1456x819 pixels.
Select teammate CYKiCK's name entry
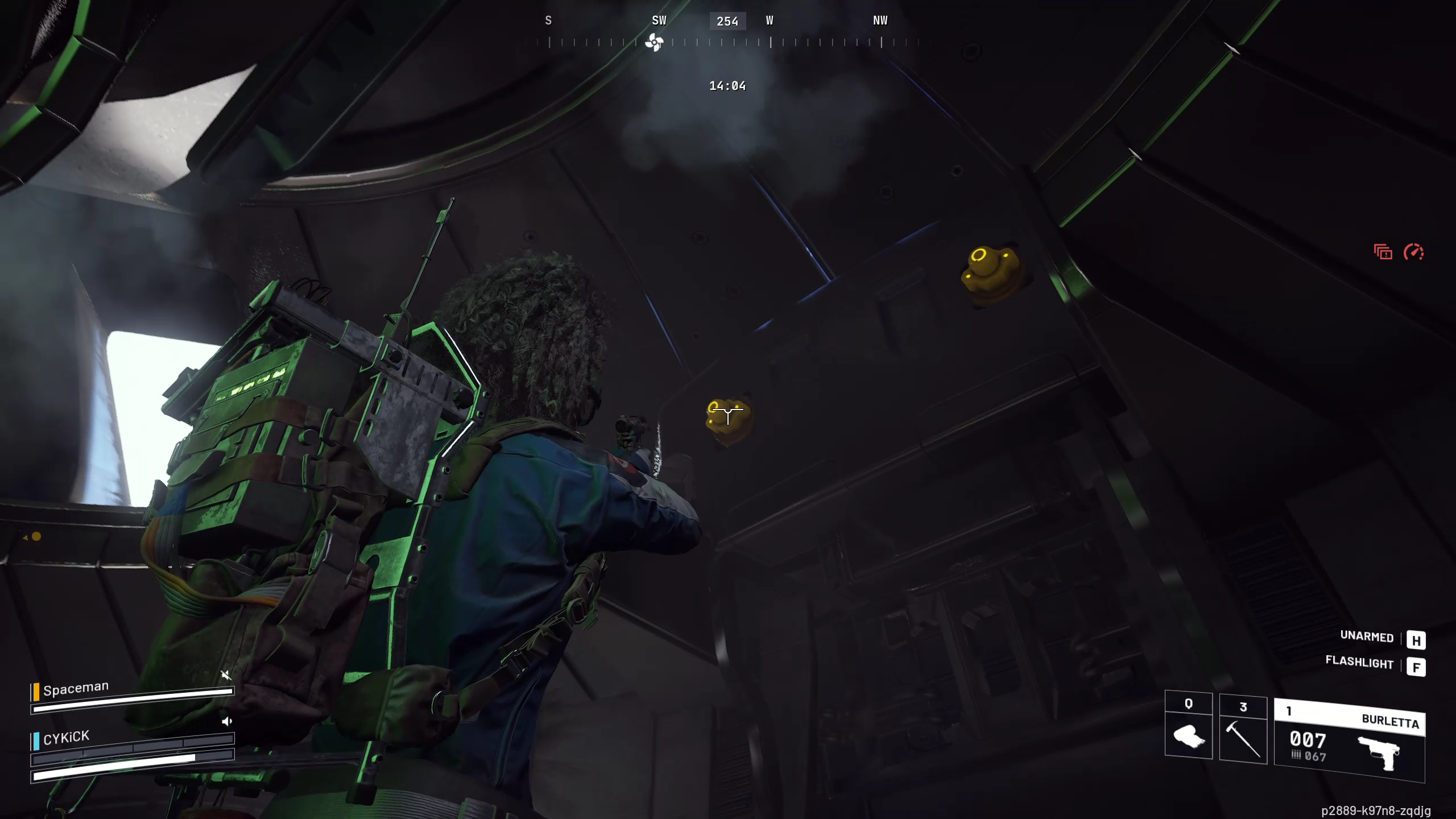pos(66,738)
